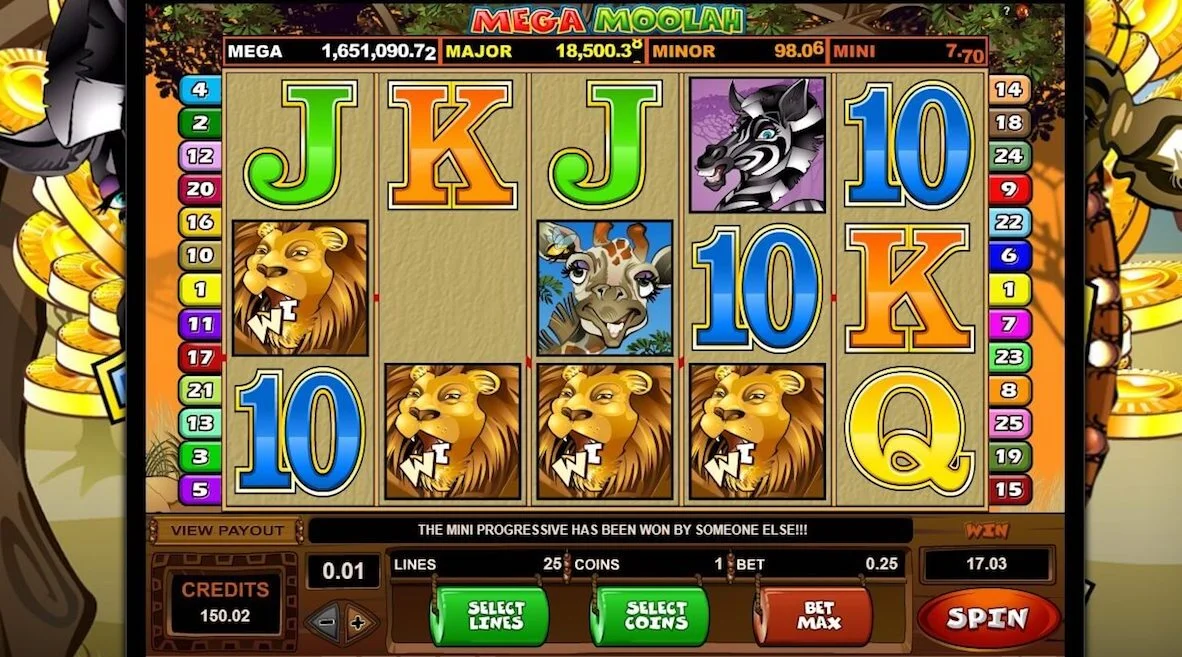1182x657 pixels.
Task: Select payline number 12 indicator
Action: tap(200, 156)
